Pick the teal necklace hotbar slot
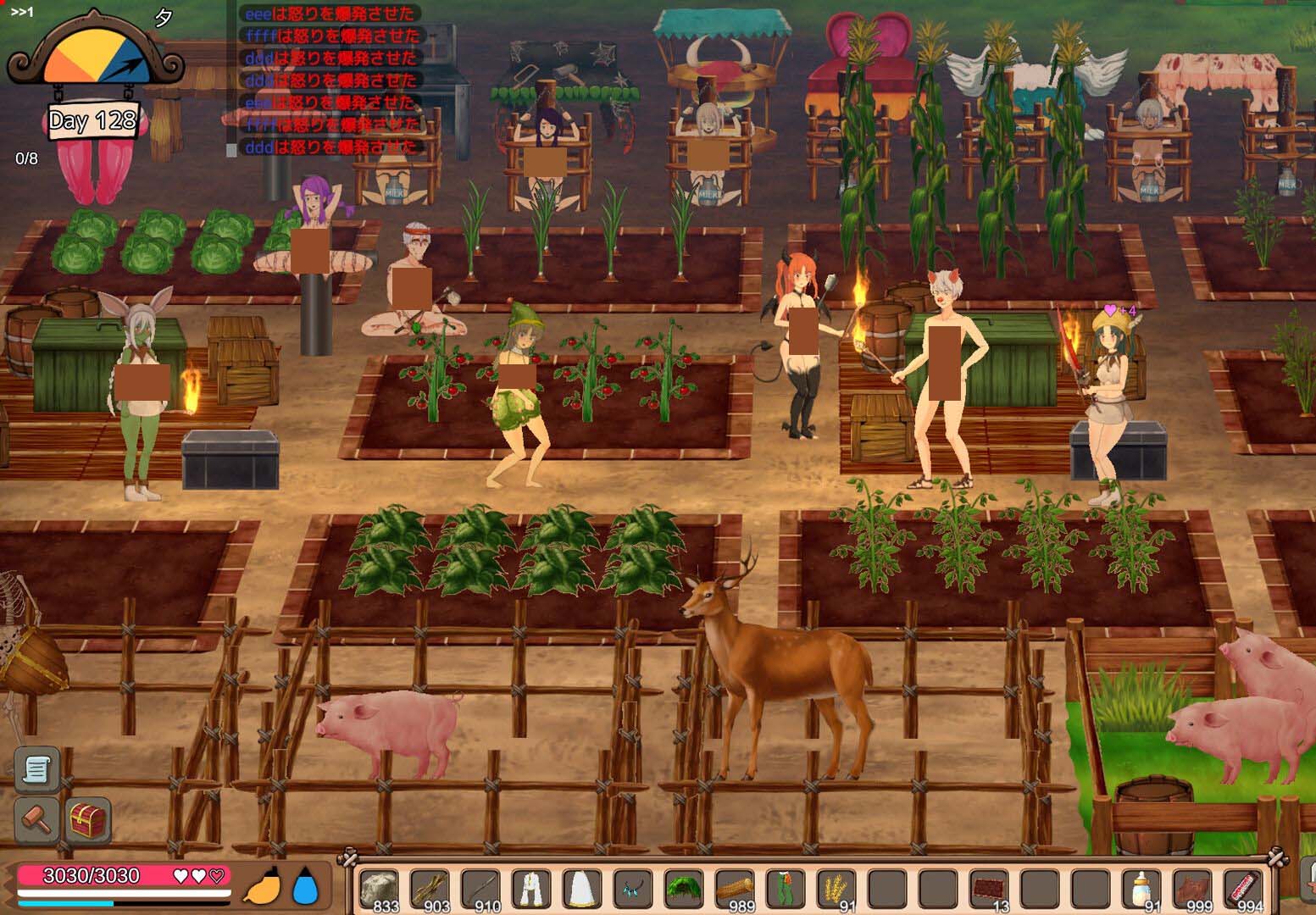 coord(633,890)
